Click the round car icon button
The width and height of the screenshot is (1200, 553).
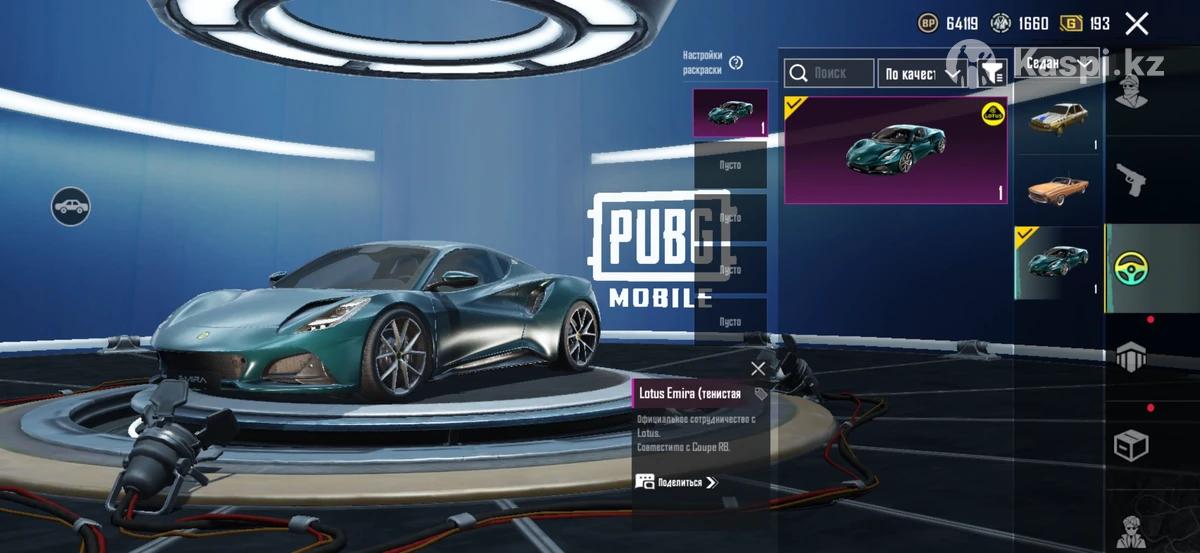click(x=71, y=207)
